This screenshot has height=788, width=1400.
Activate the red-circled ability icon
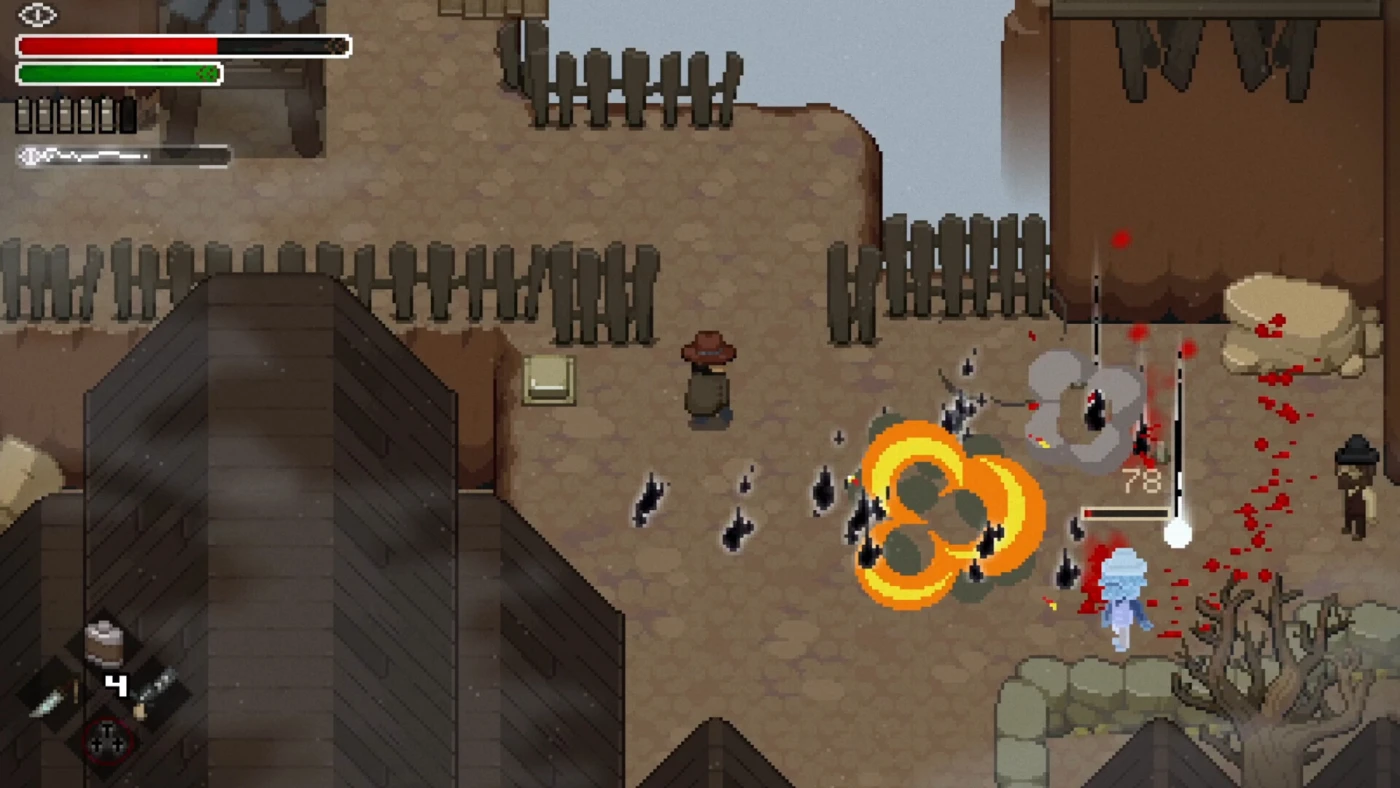[x=107, y=741]
